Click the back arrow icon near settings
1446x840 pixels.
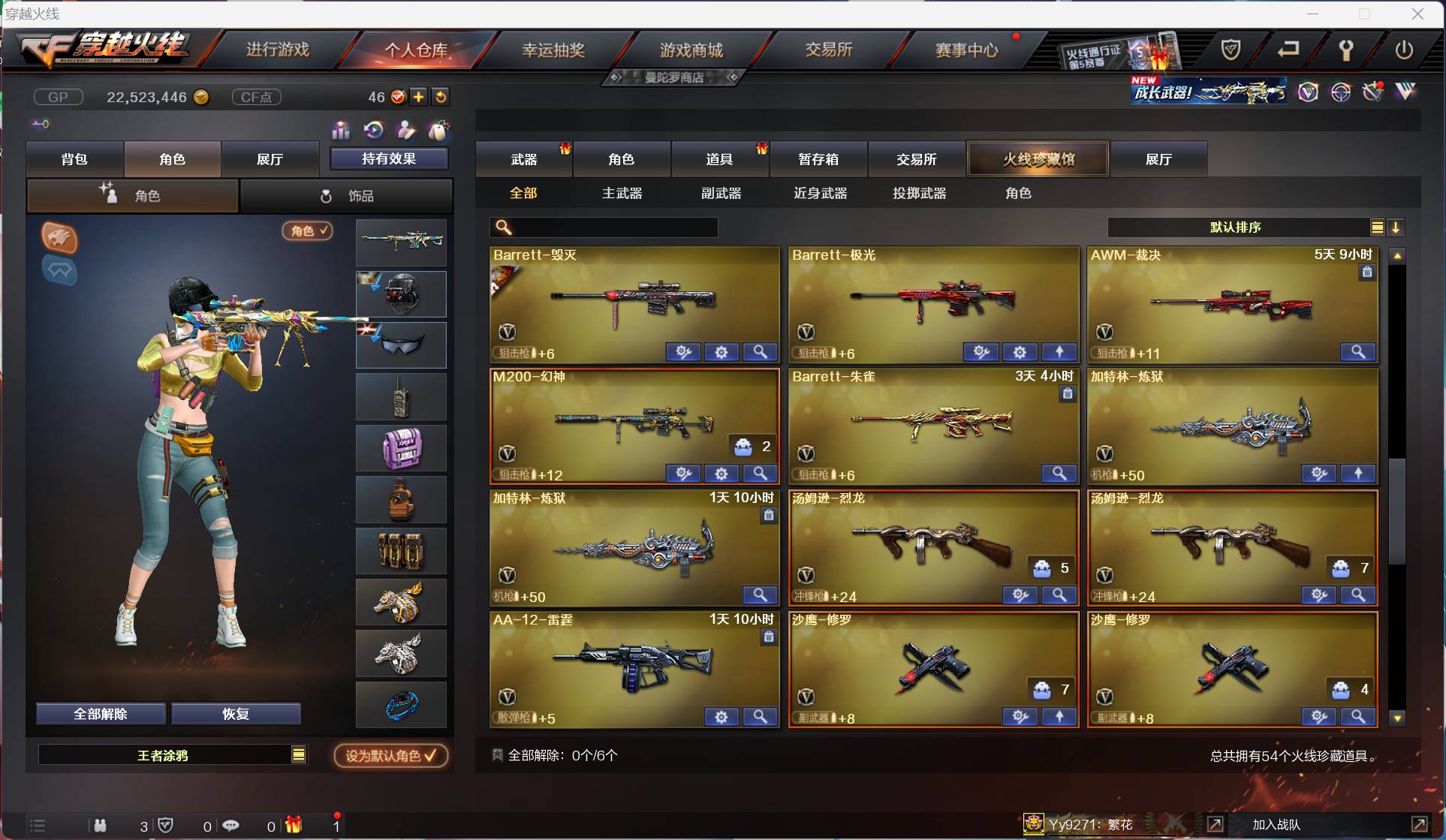click(x=1288, y=49)
